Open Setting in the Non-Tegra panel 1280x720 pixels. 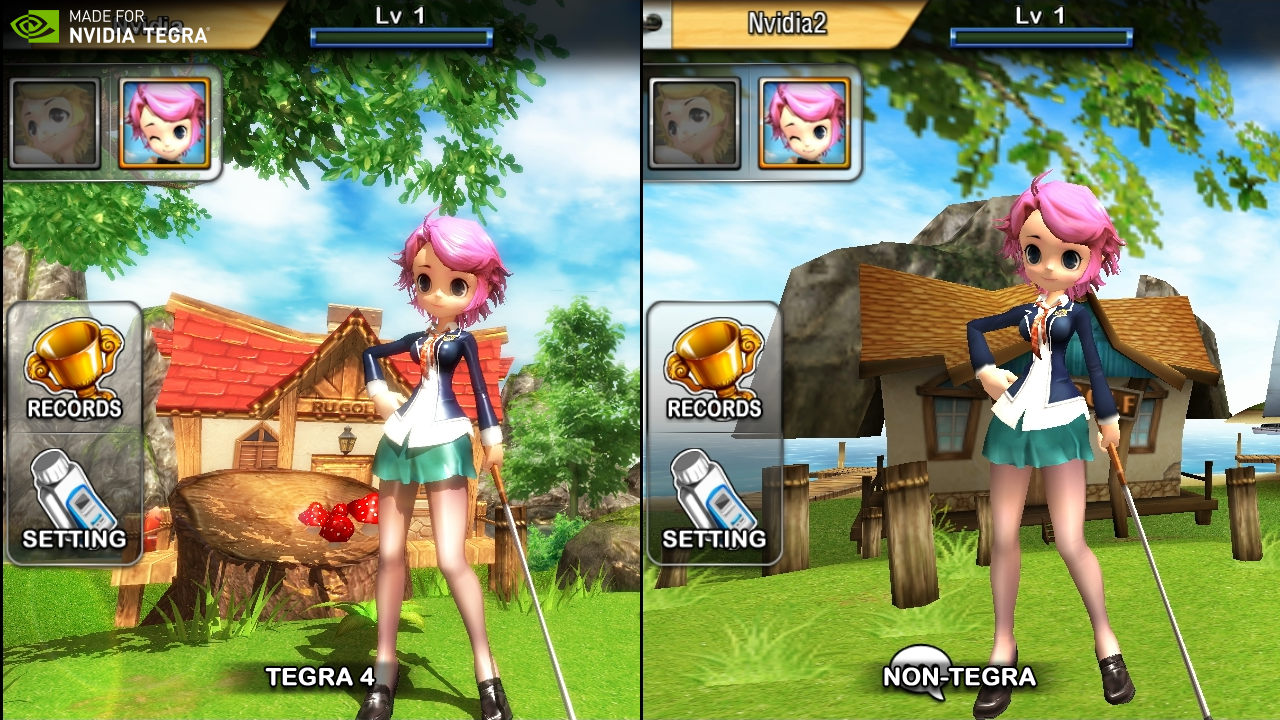pyautogui.click(x=714, y=500)
